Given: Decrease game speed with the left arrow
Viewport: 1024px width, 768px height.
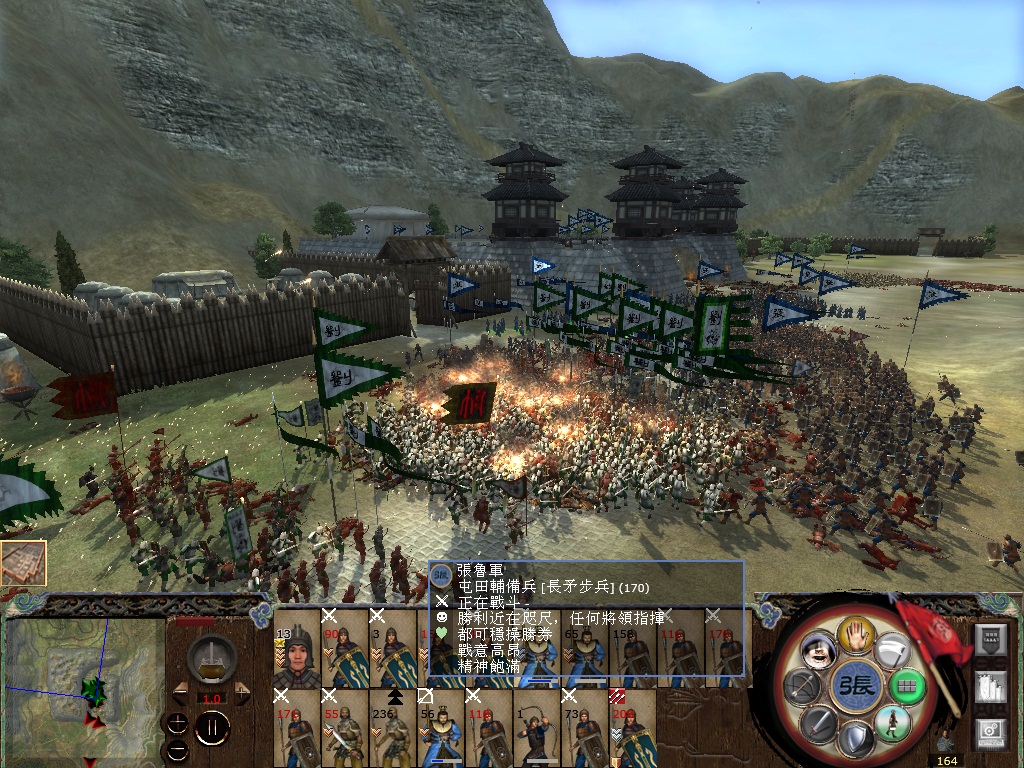Looking at the screenshot, I should tap(180, 692).
